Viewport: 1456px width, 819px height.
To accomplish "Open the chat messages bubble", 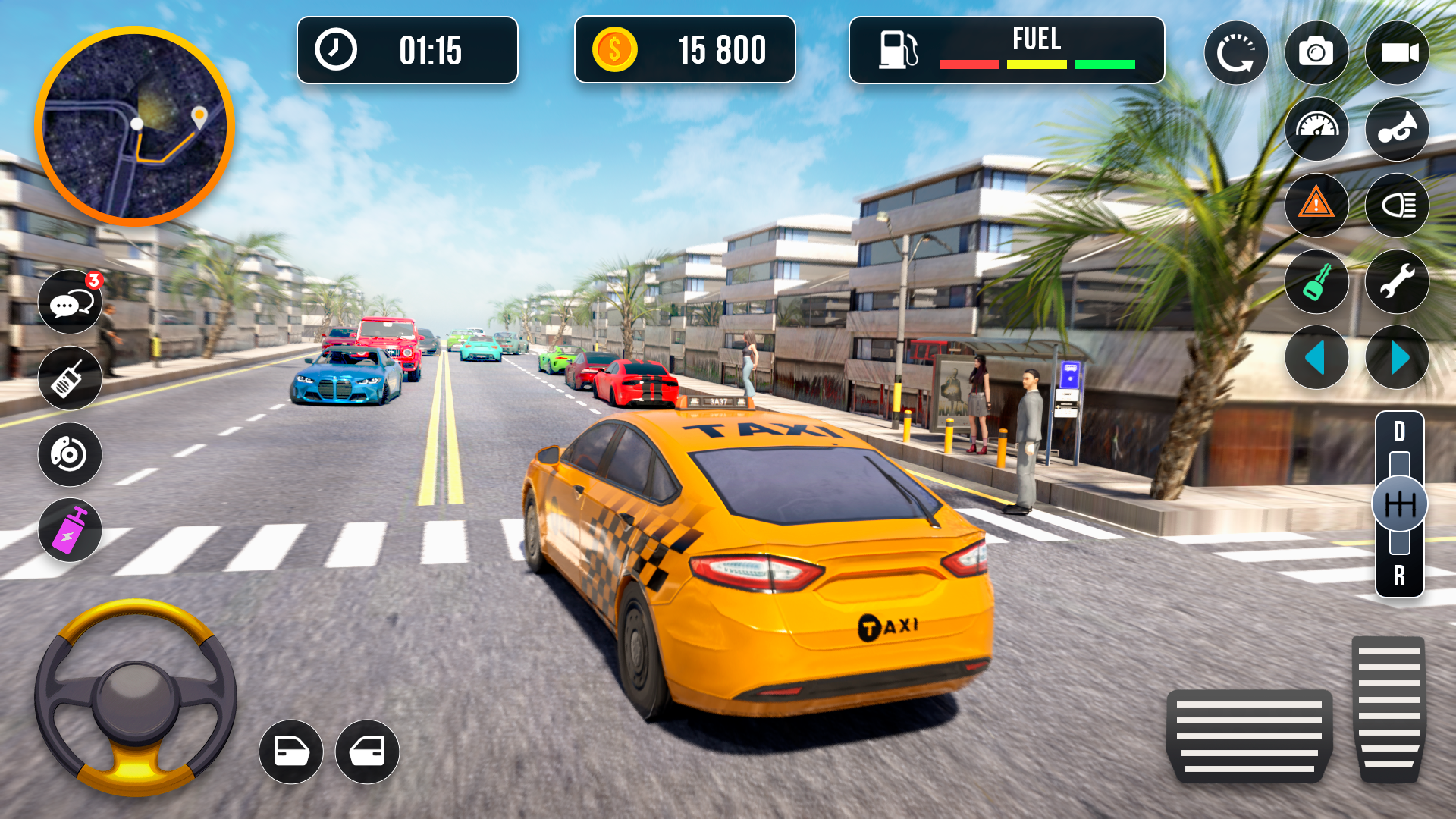I will pyautogui.click(x=70, y=301).
